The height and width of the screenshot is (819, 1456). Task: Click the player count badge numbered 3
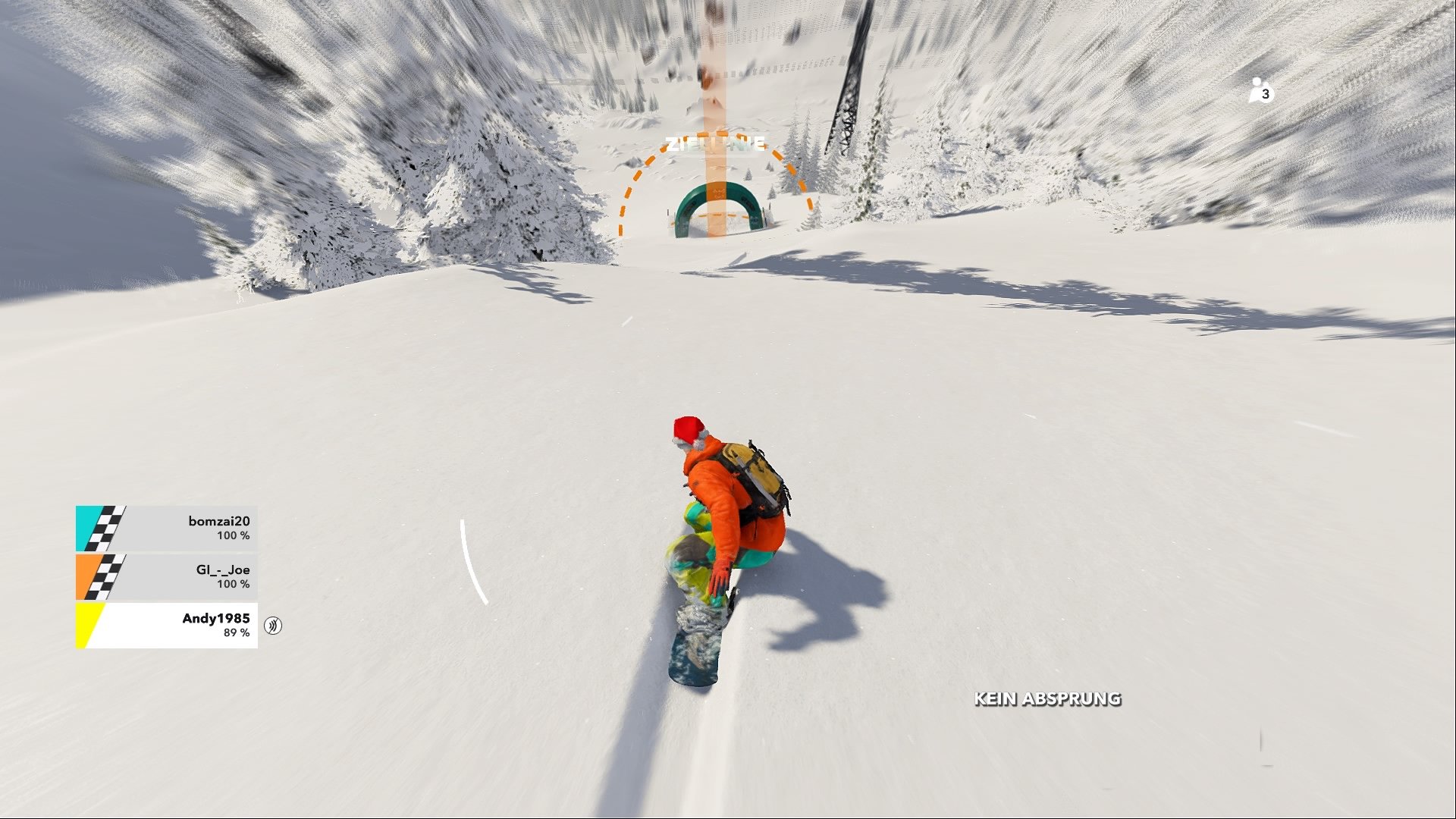1264,93
